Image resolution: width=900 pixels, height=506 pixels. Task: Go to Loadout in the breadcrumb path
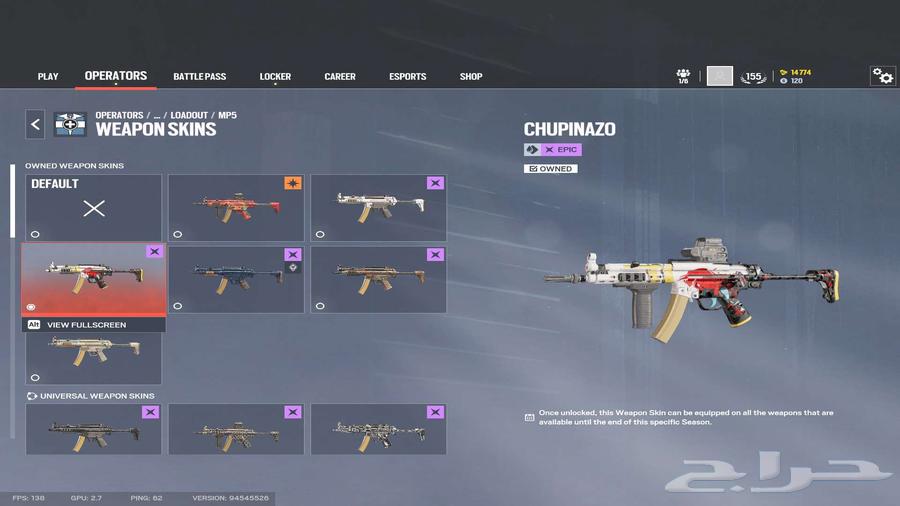189,115
